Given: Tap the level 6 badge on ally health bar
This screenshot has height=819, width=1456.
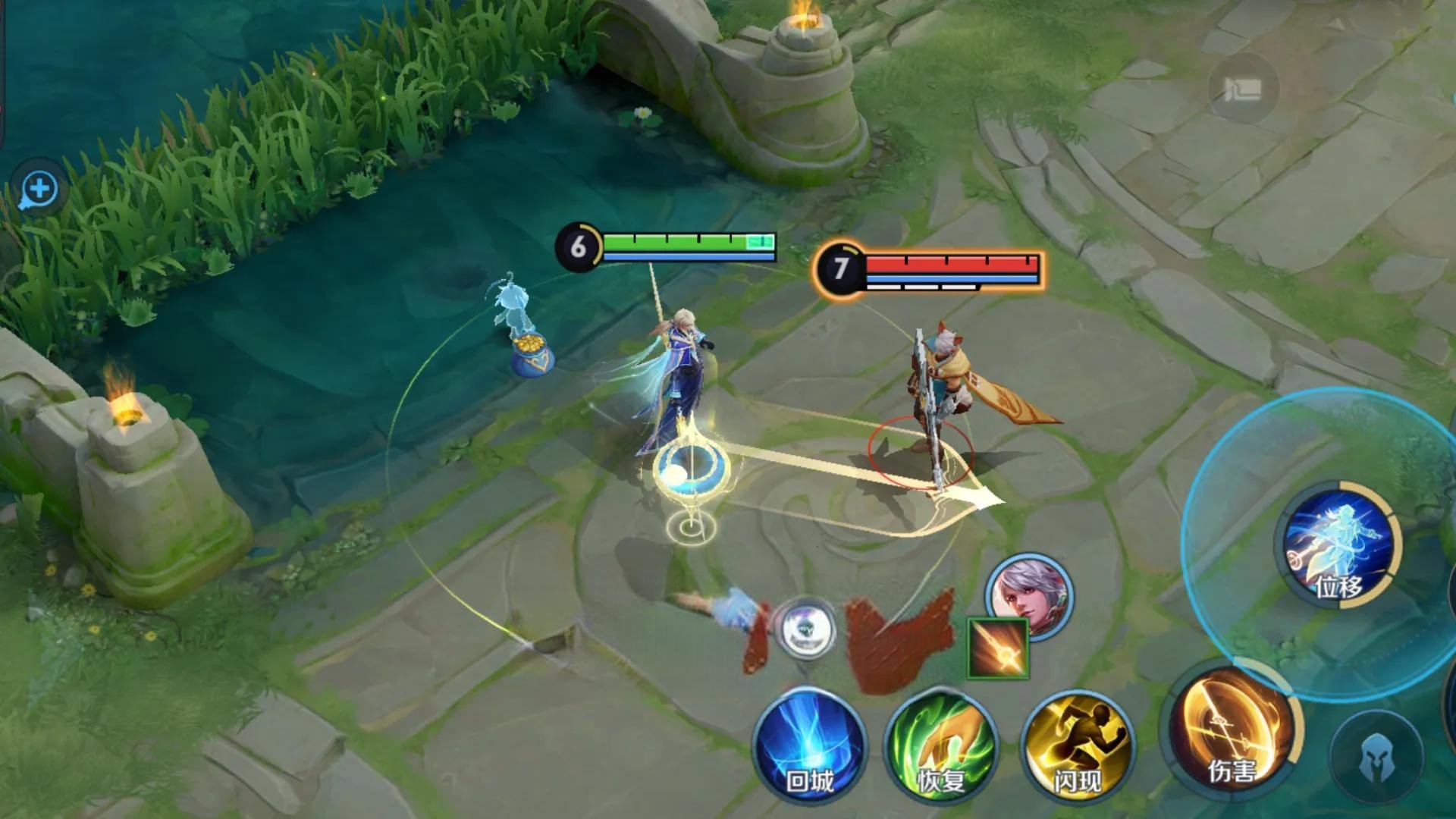Looking at the screenshot, I should [578, 244].
